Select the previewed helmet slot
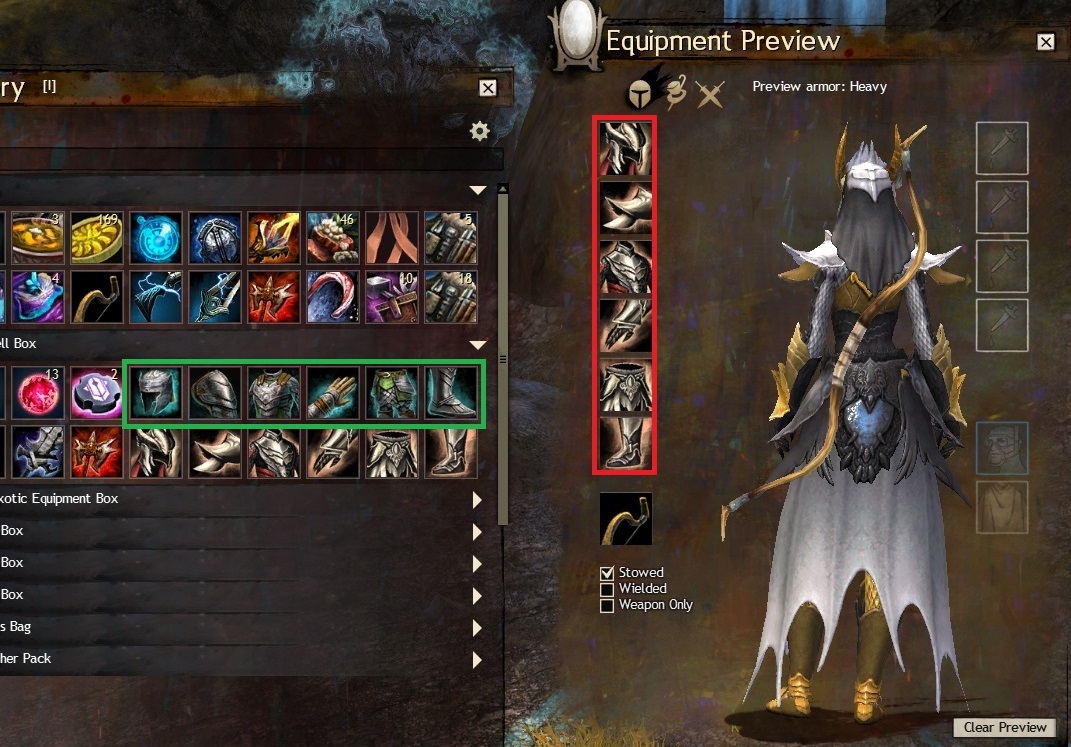Viewport: 1071px width, 747px height. pyautogui.click(x=625, y=149)
